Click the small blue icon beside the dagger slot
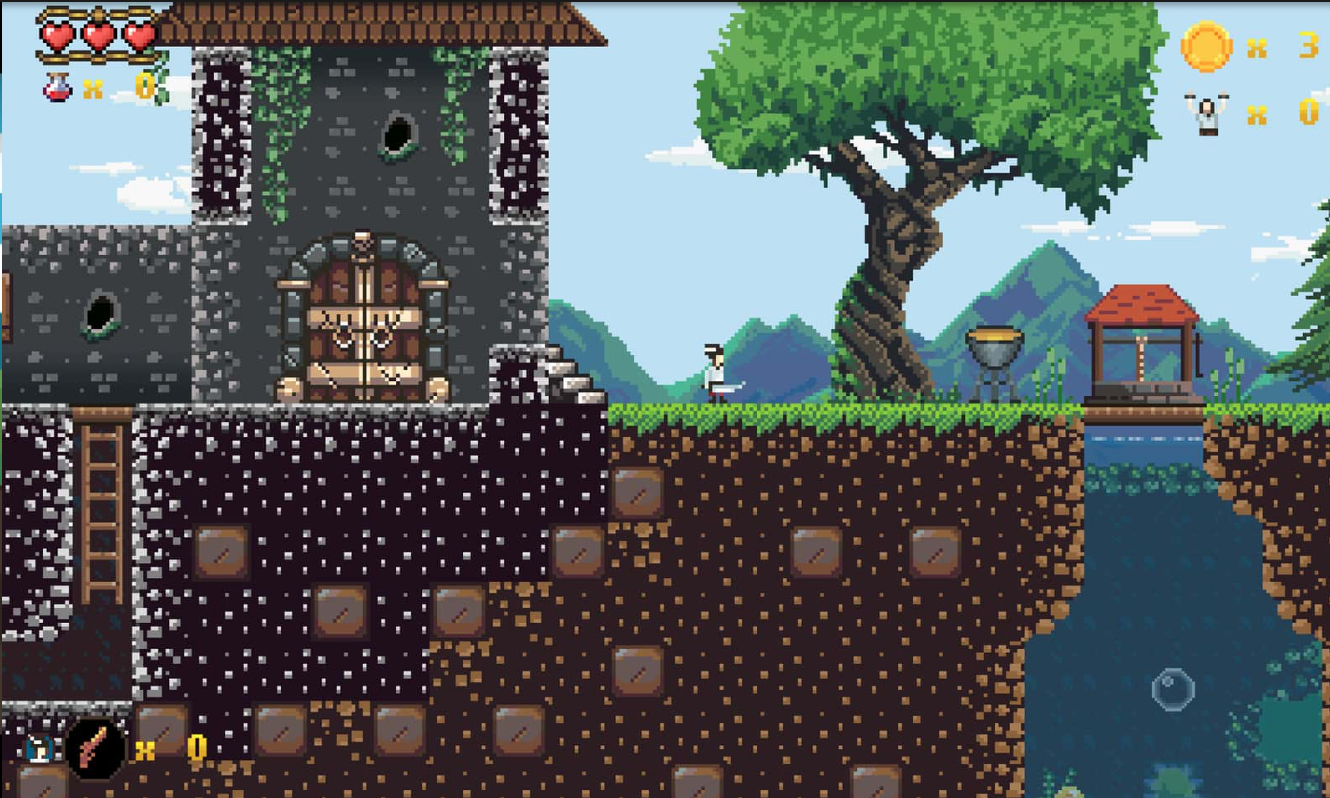Viewport: 1330px width, 798px height. [x=38, y=746]
